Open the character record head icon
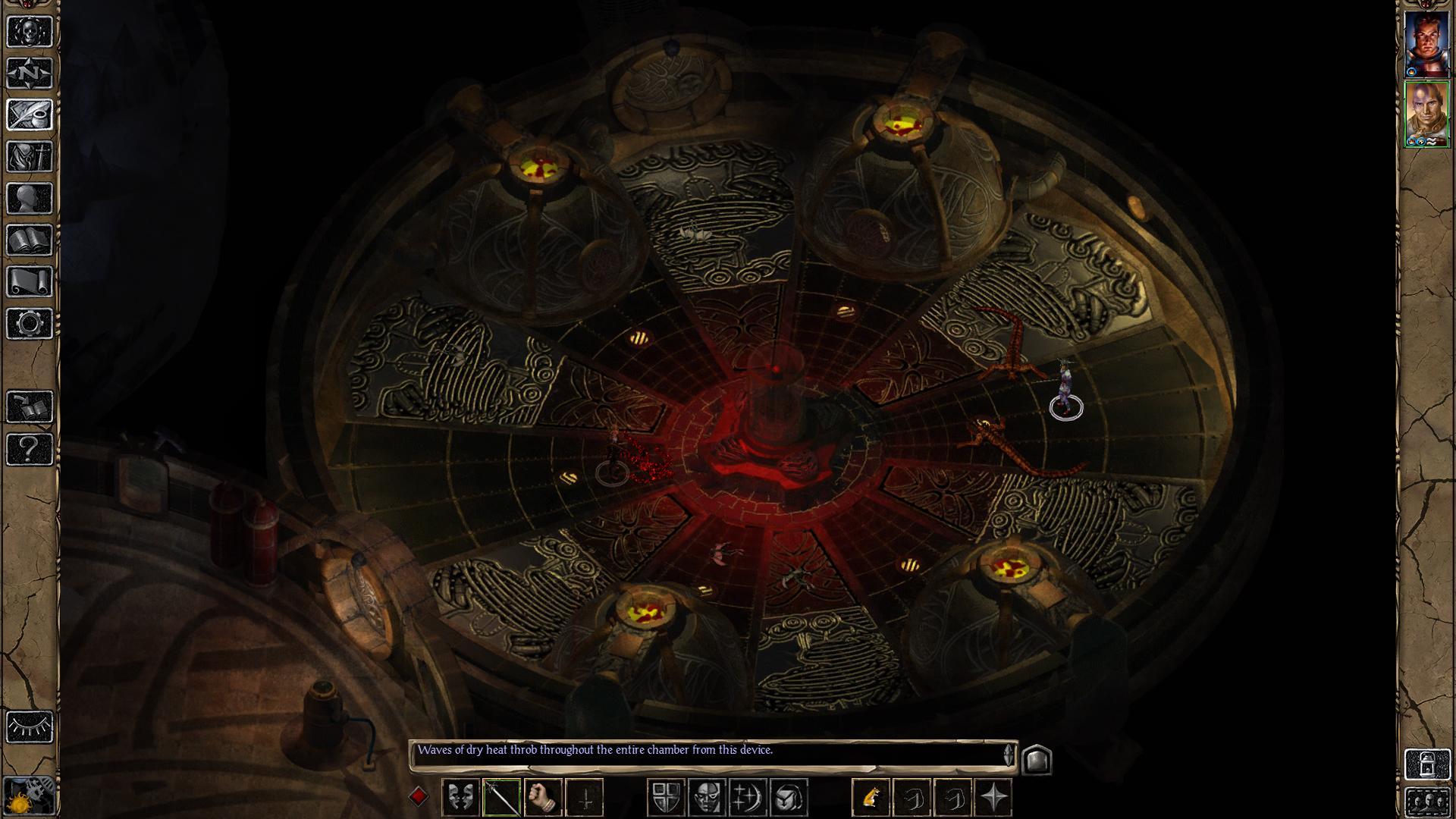This screenshot has width=1456, height=819. pyautogui.click(x=30, y=199)
